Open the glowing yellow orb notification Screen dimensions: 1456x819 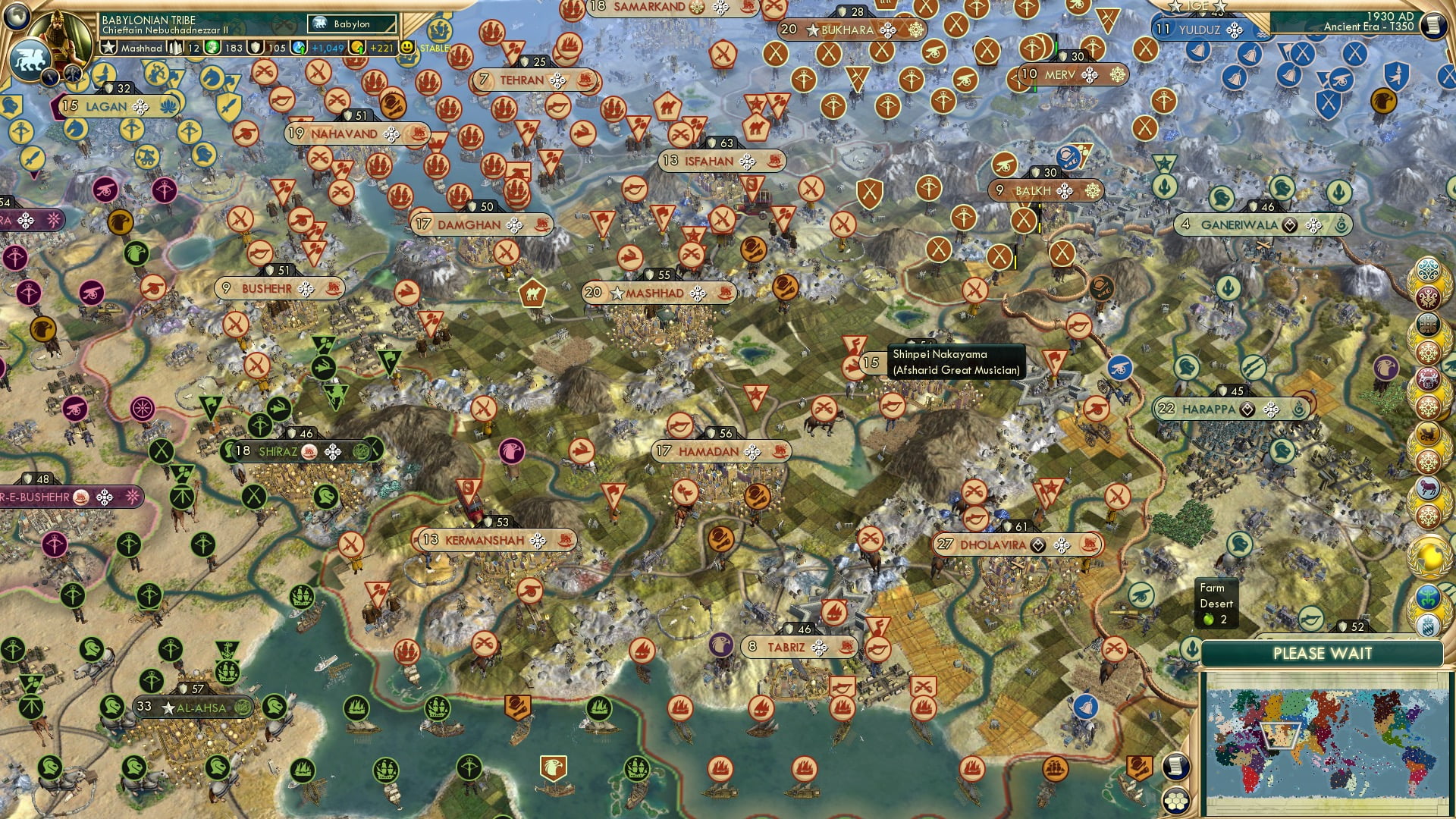[x=1429, y=557]
